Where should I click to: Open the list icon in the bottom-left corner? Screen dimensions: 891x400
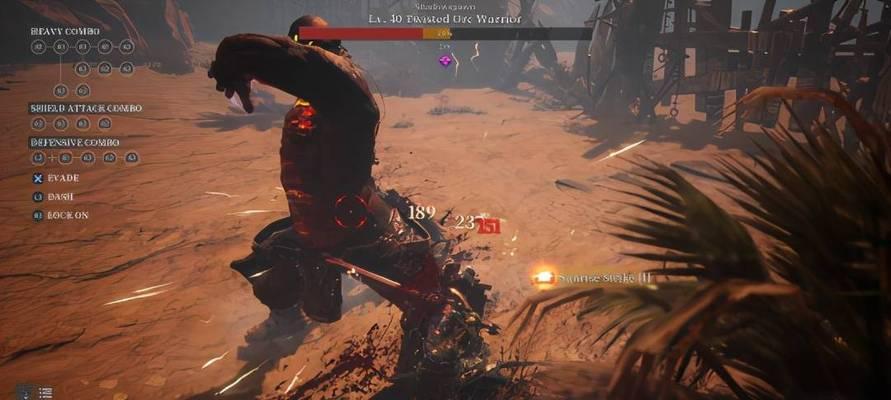[x=45, y=392]
